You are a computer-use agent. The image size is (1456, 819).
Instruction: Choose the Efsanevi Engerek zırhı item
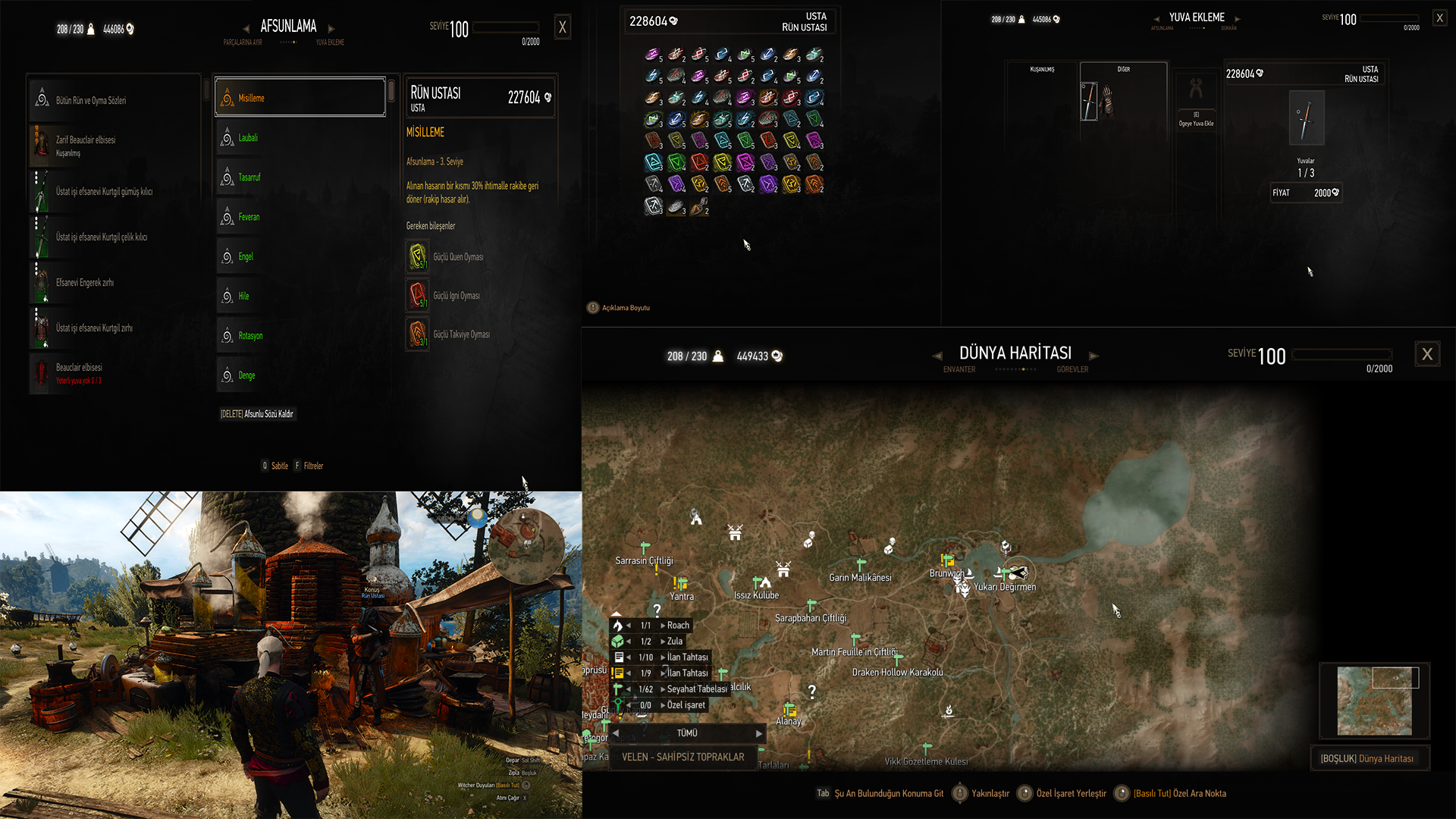point(114,283)
